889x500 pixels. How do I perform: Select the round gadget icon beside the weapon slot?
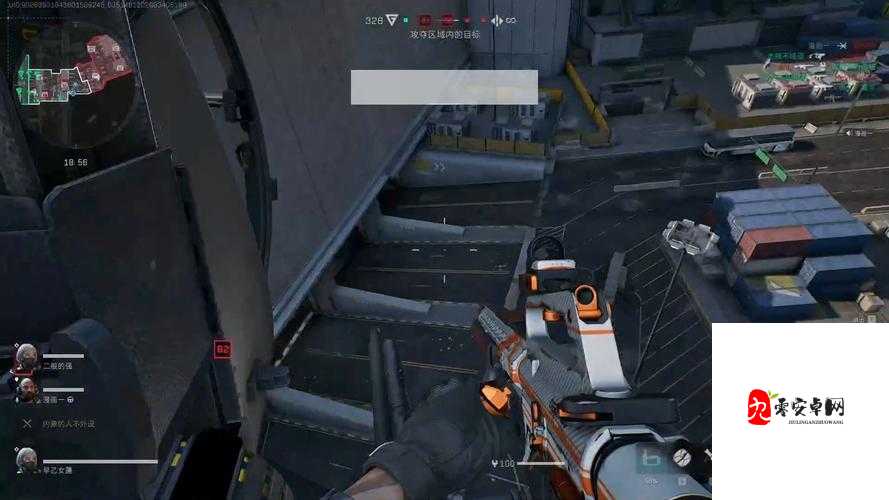pos(682,457)
